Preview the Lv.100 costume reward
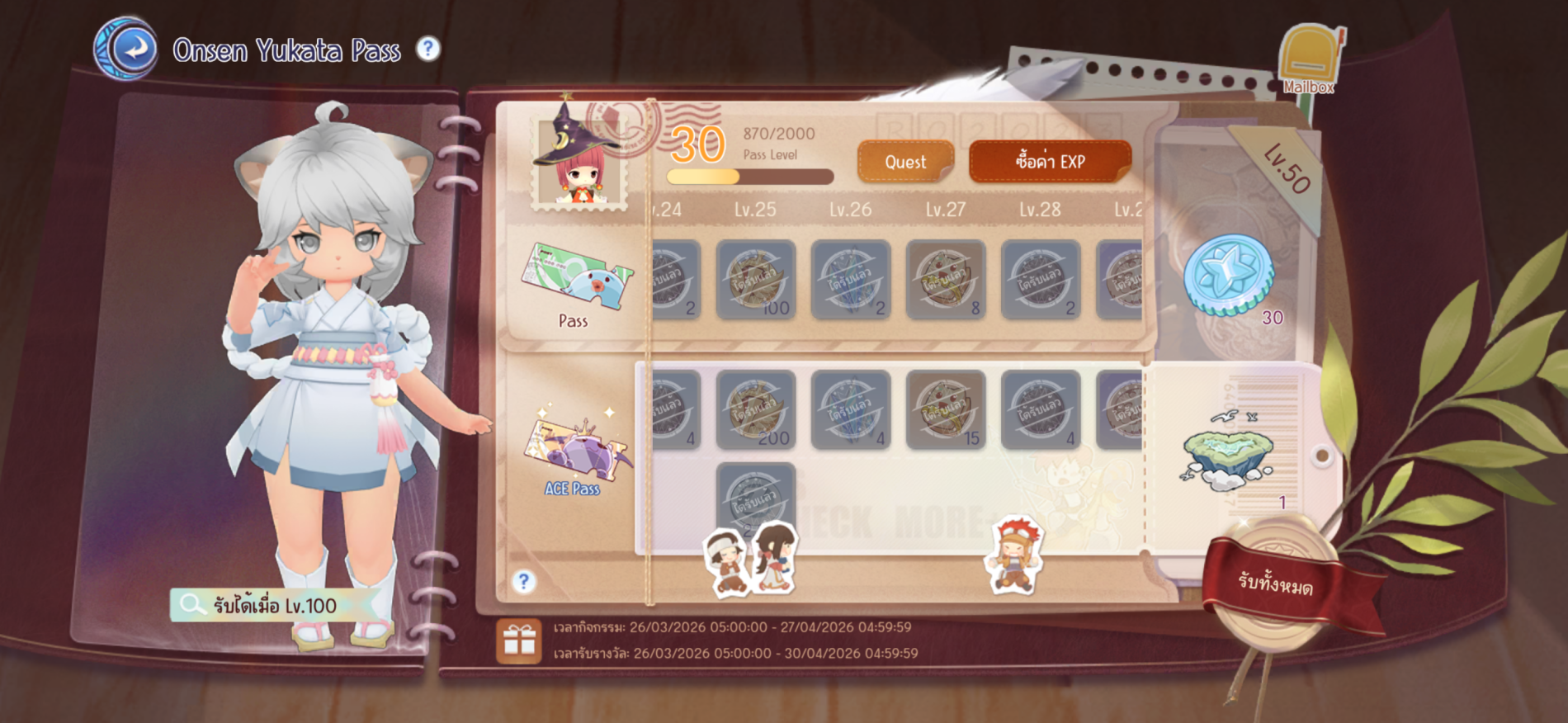 266,606
